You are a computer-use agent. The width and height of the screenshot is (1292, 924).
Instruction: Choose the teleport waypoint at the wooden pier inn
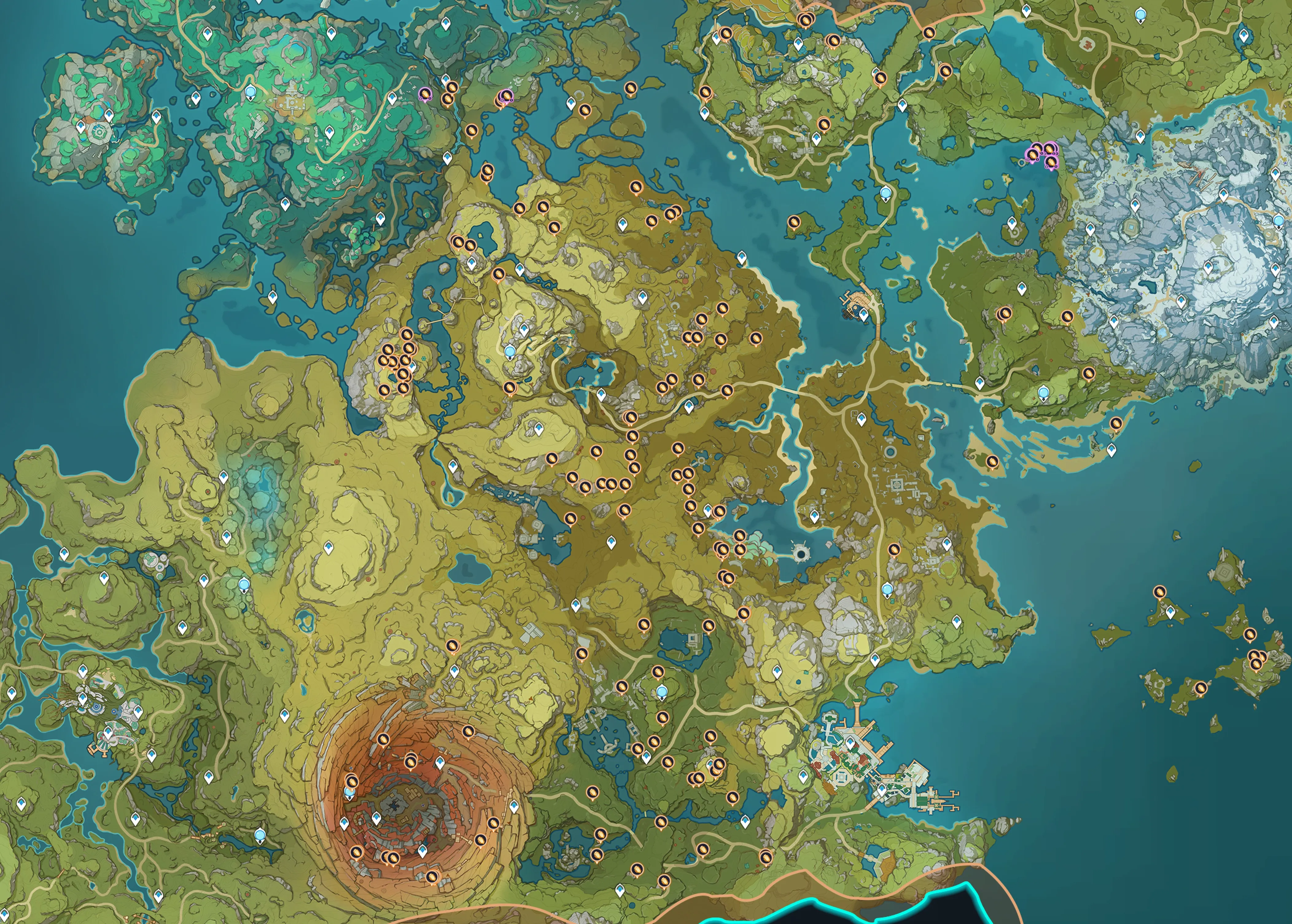pyautogui.click(x=864, y=314)
